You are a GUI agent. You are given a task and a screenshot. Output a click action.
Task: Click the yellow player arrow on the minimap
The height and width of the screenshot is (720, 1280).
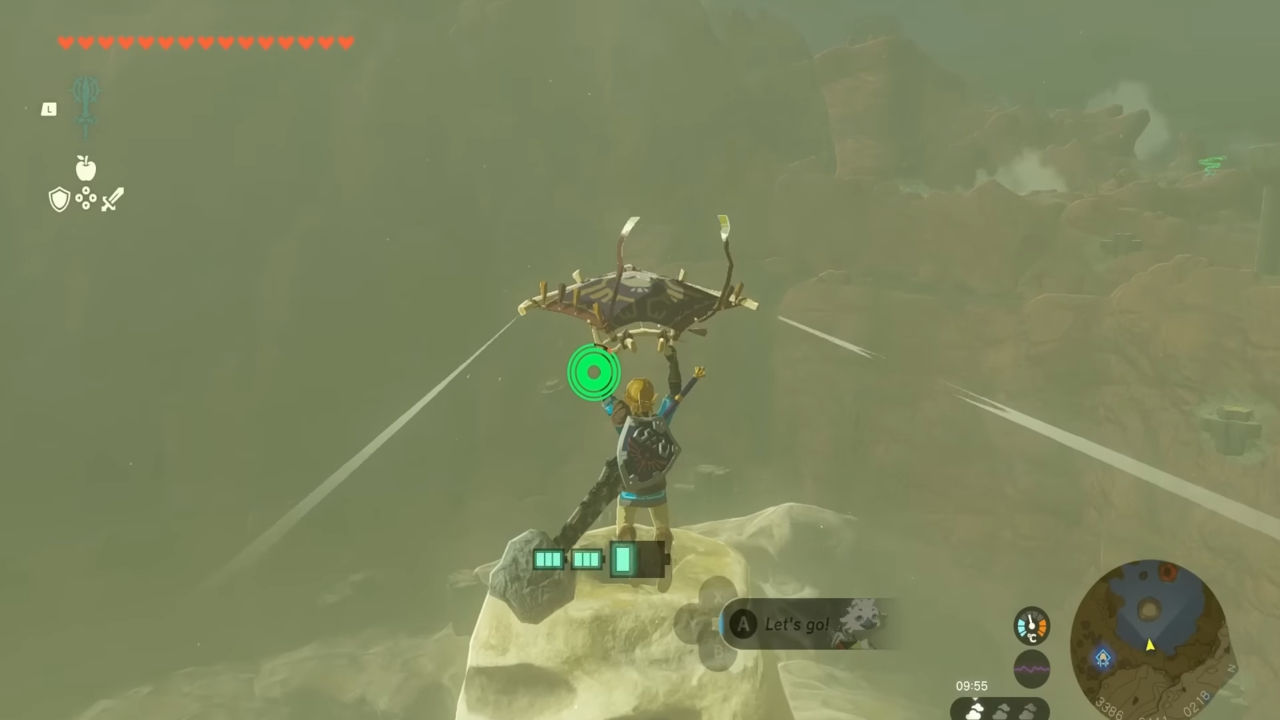point(1148,644)
